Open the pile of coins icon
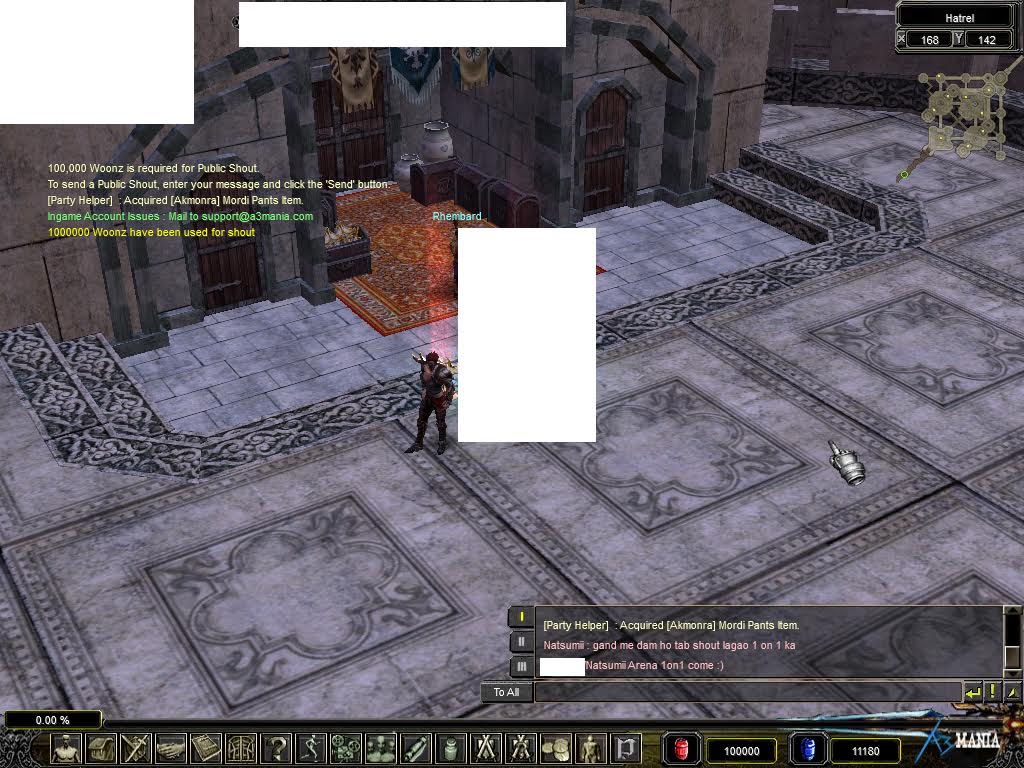 [556, 748]
